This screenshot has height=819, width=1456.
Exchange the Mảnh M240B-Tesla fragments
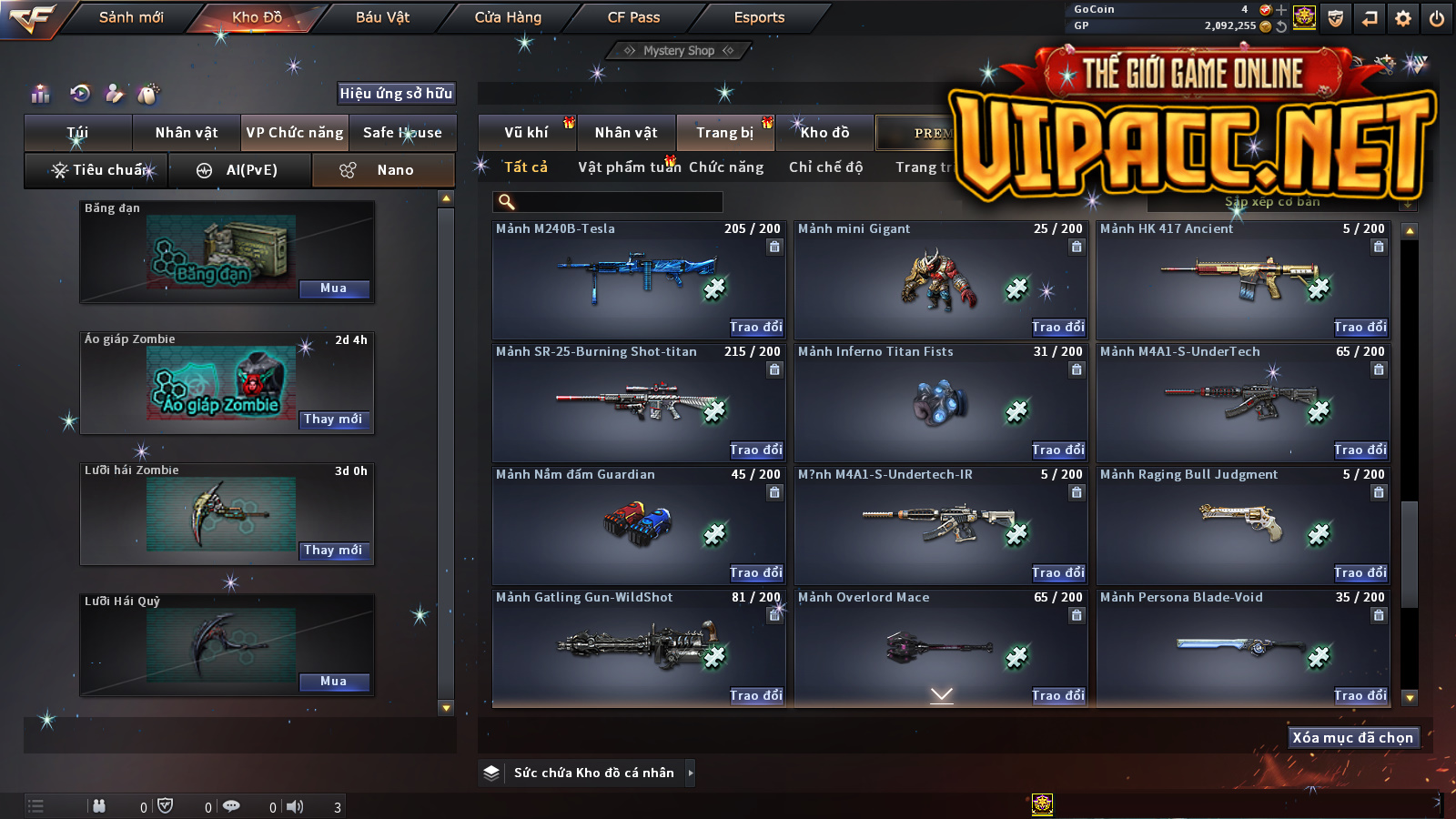pyautogui.click(x=755, y=327)
